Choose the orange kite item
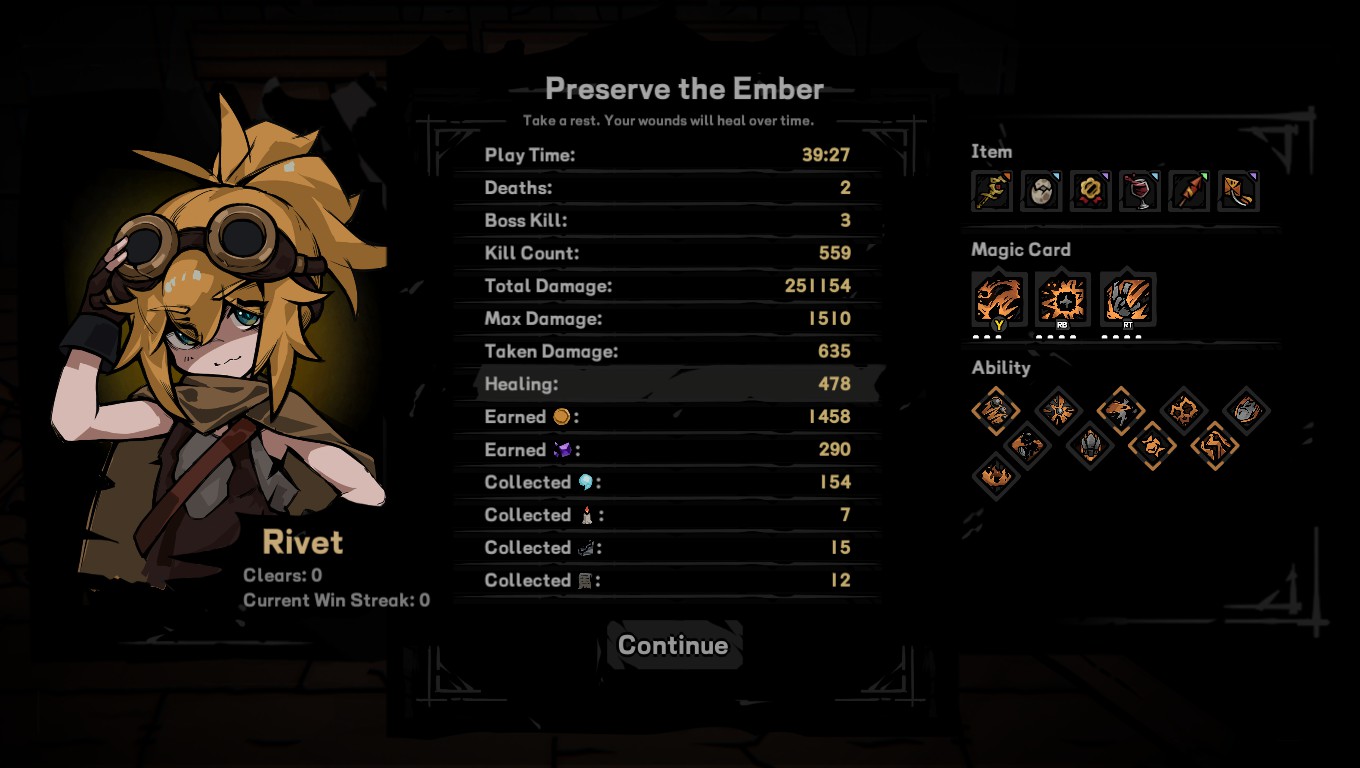The width and height of the screenshot is (1360, 768). point(1238,191)
